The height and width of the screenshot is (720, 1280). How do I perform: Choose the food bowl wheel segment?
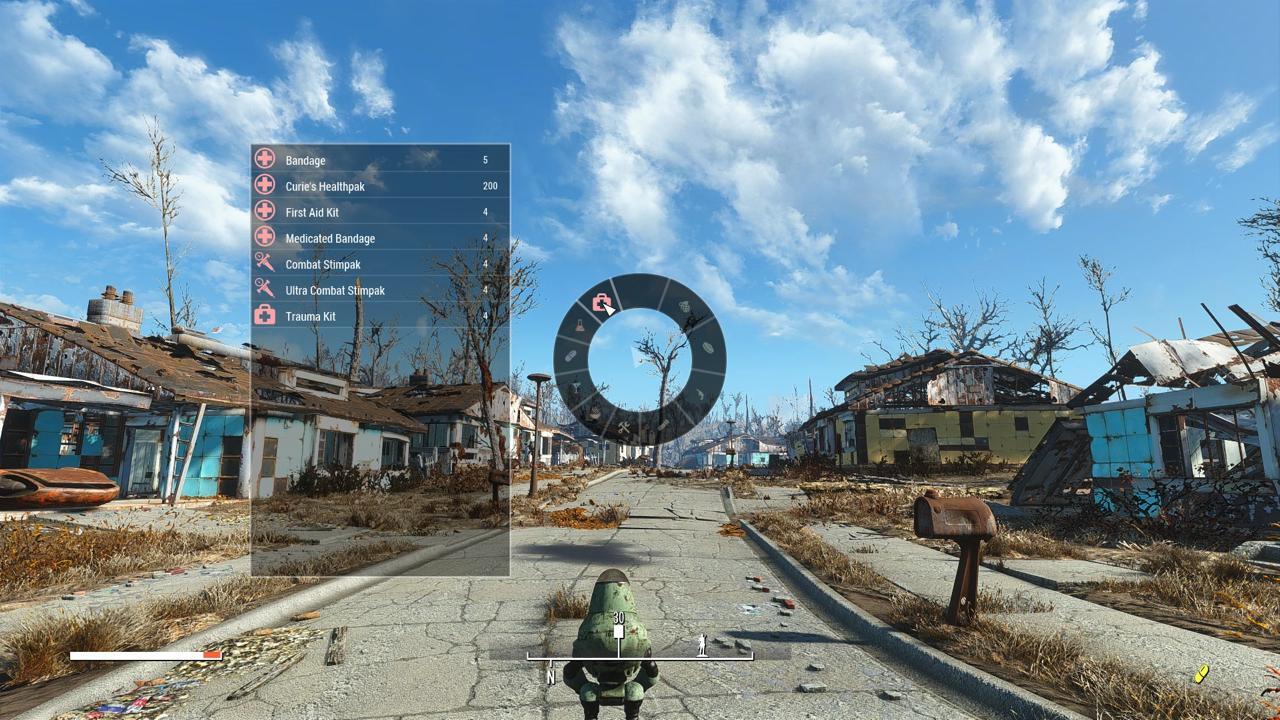click(596, 413)
